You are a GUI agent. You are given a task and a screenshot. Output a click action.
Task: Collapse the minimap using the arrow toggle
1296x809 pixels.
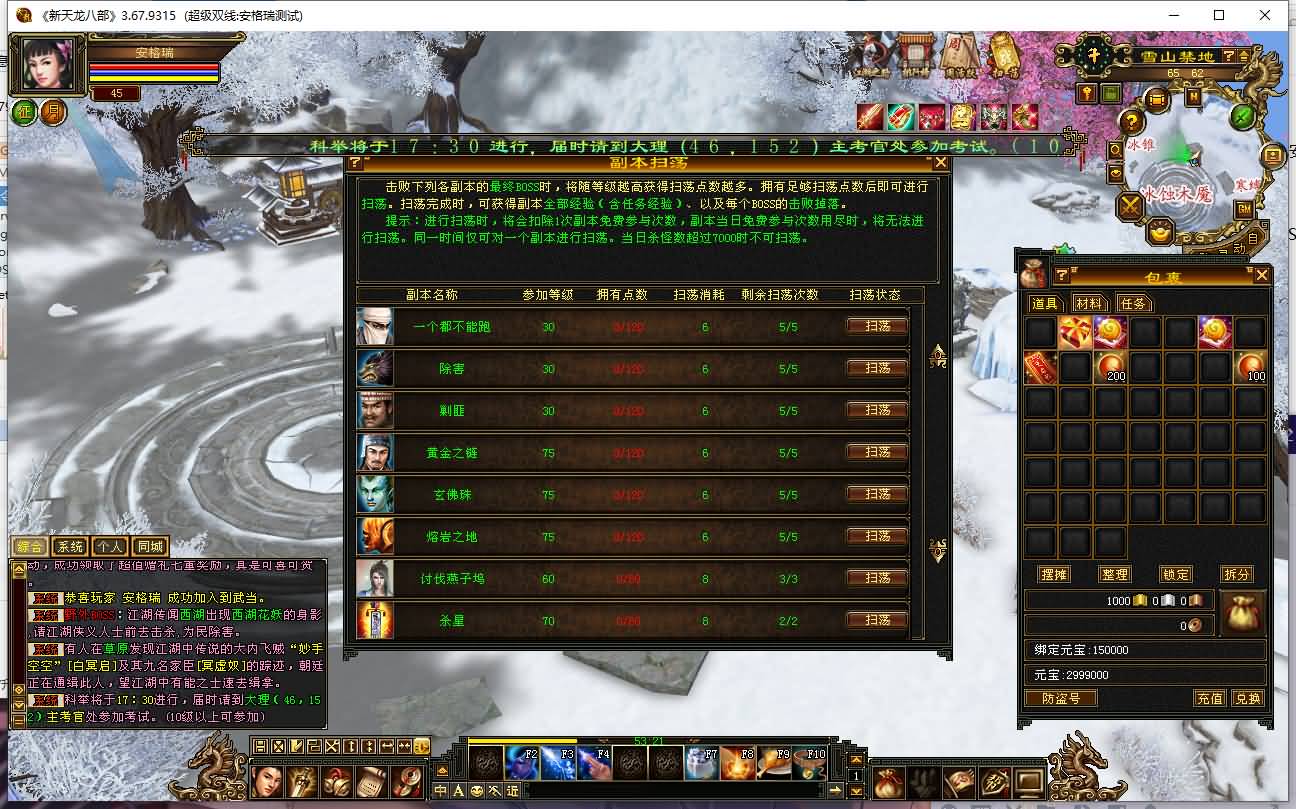pos(1243,56)
